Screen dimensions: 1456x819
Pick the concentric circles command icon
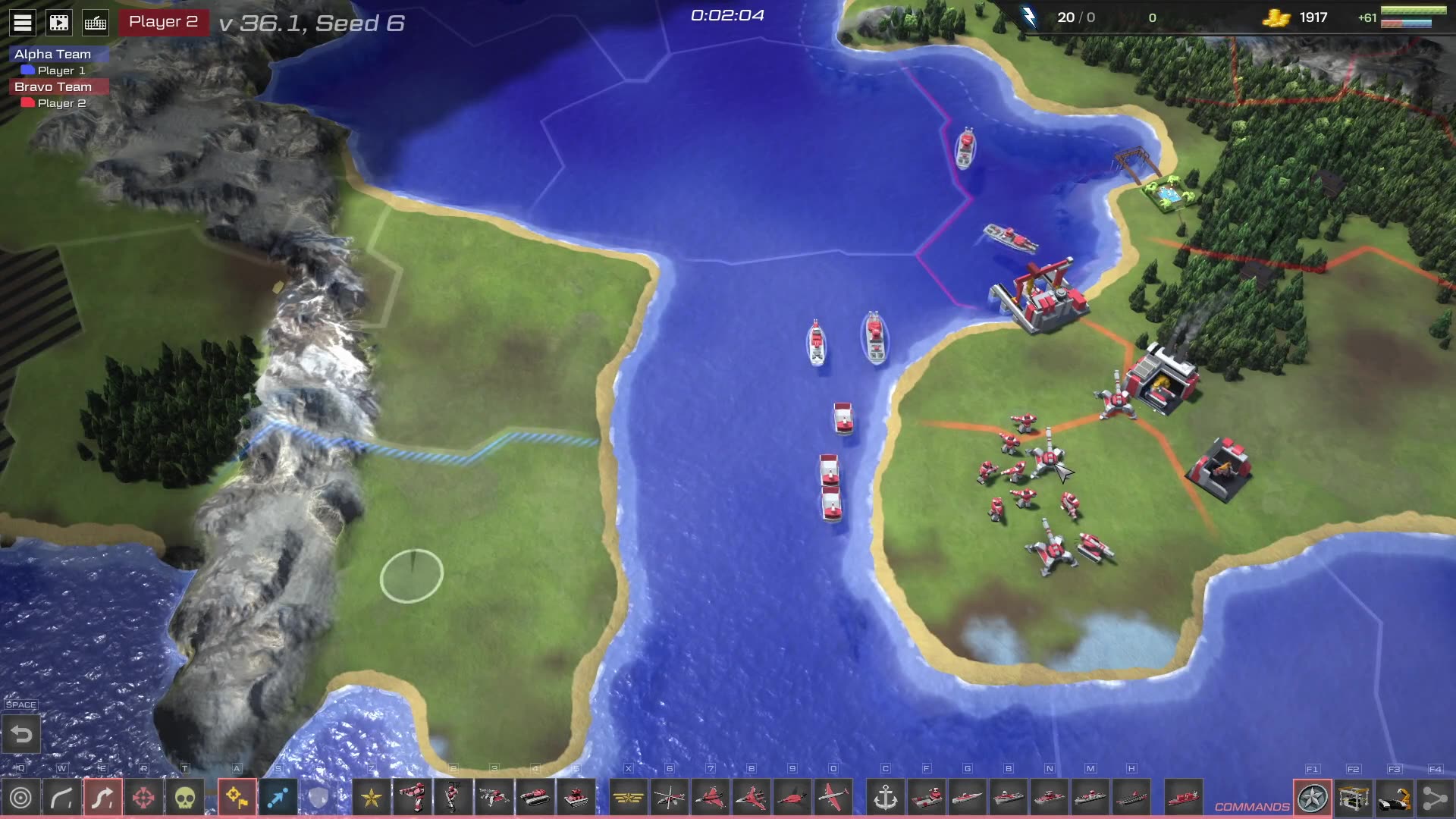(21, 798)
